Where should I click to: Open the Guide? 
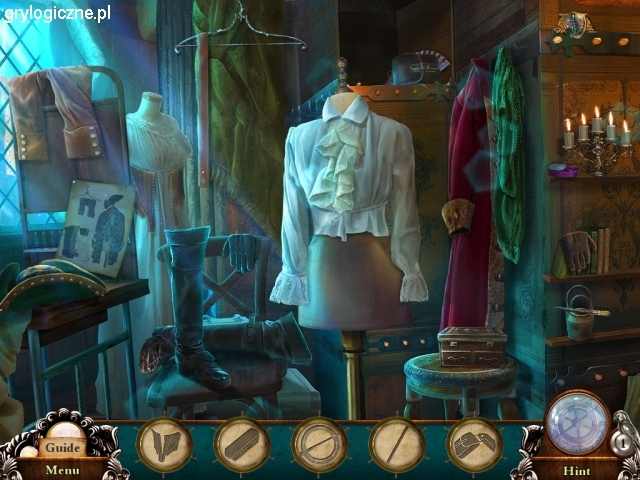tap(62, 447)
